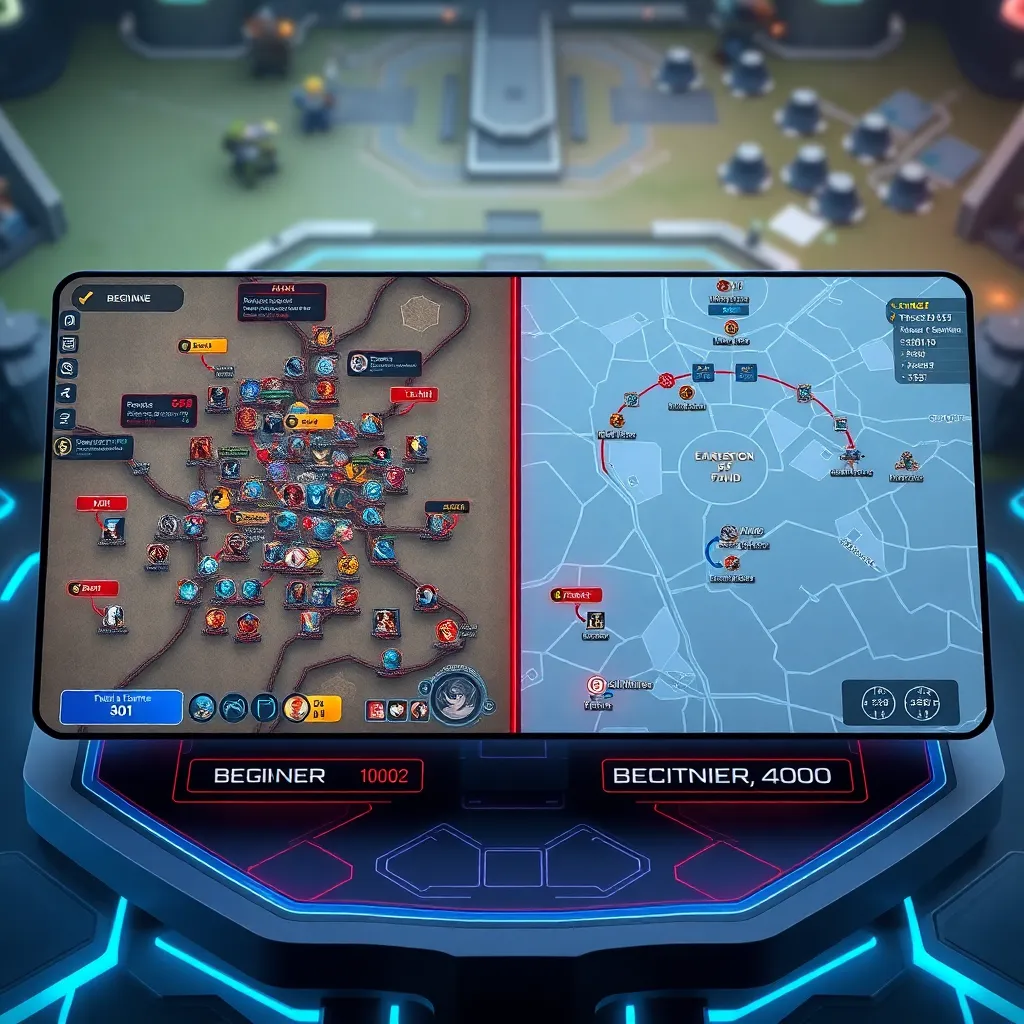Select the BECITNIER, 4000 console button
The width and height of the screenshot is (1024, 1024).
coord(727,775)
